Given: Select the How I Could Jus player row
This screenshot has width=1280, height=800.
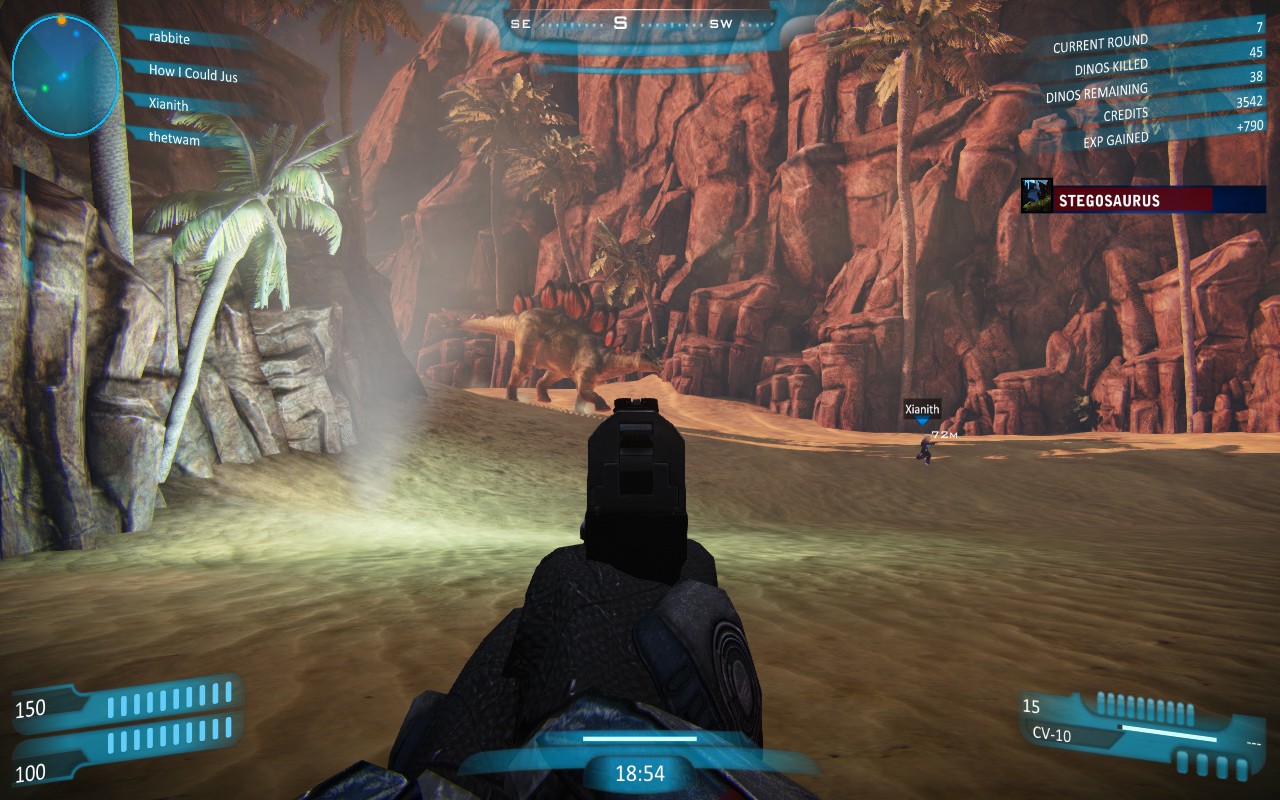Looking at the screenshot, I should pyautogui.click(x=193, y=72).
